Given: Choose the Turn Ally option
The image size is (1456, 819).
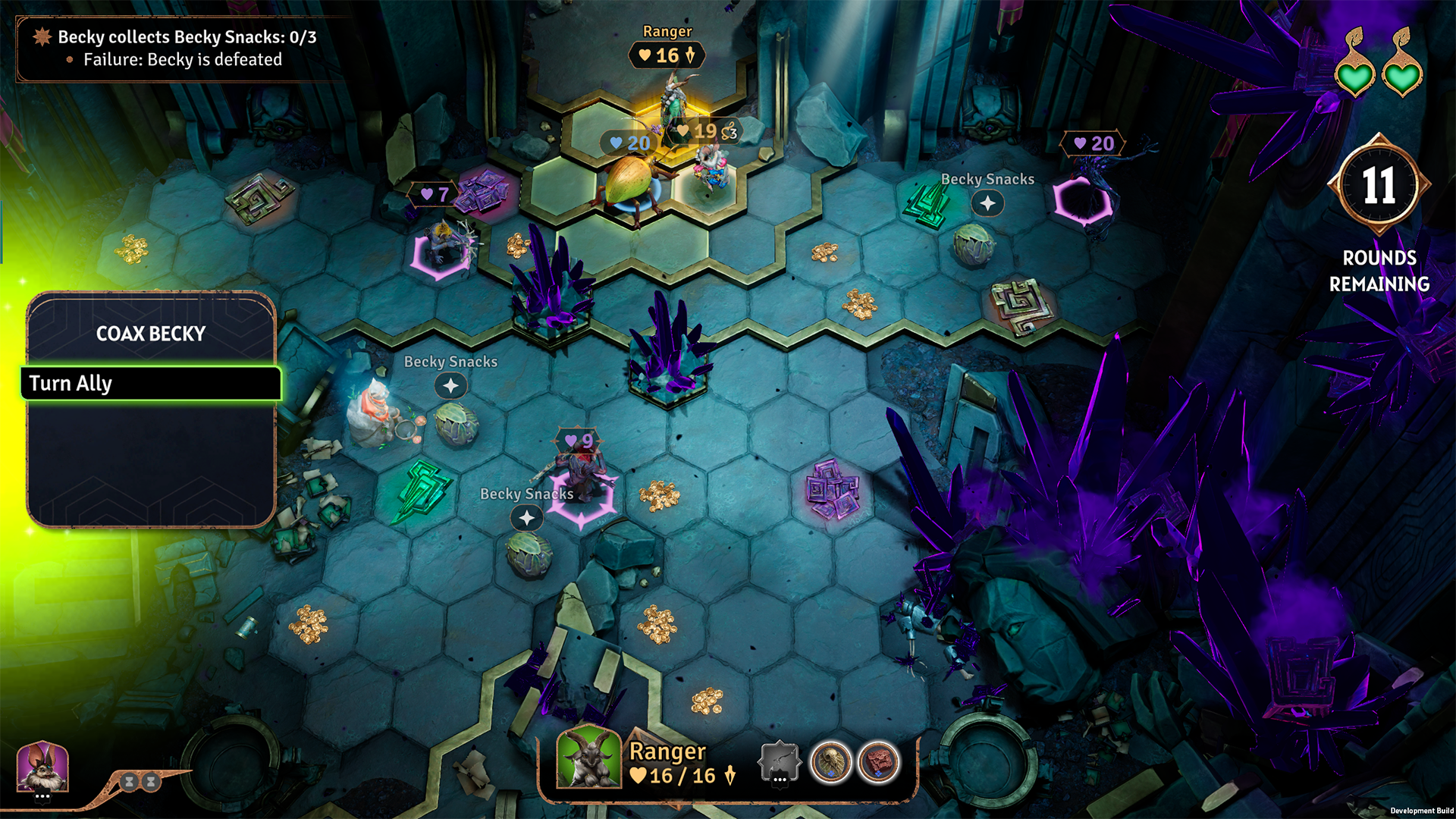Looking at the screenshot, I should (x=151, y=384).
